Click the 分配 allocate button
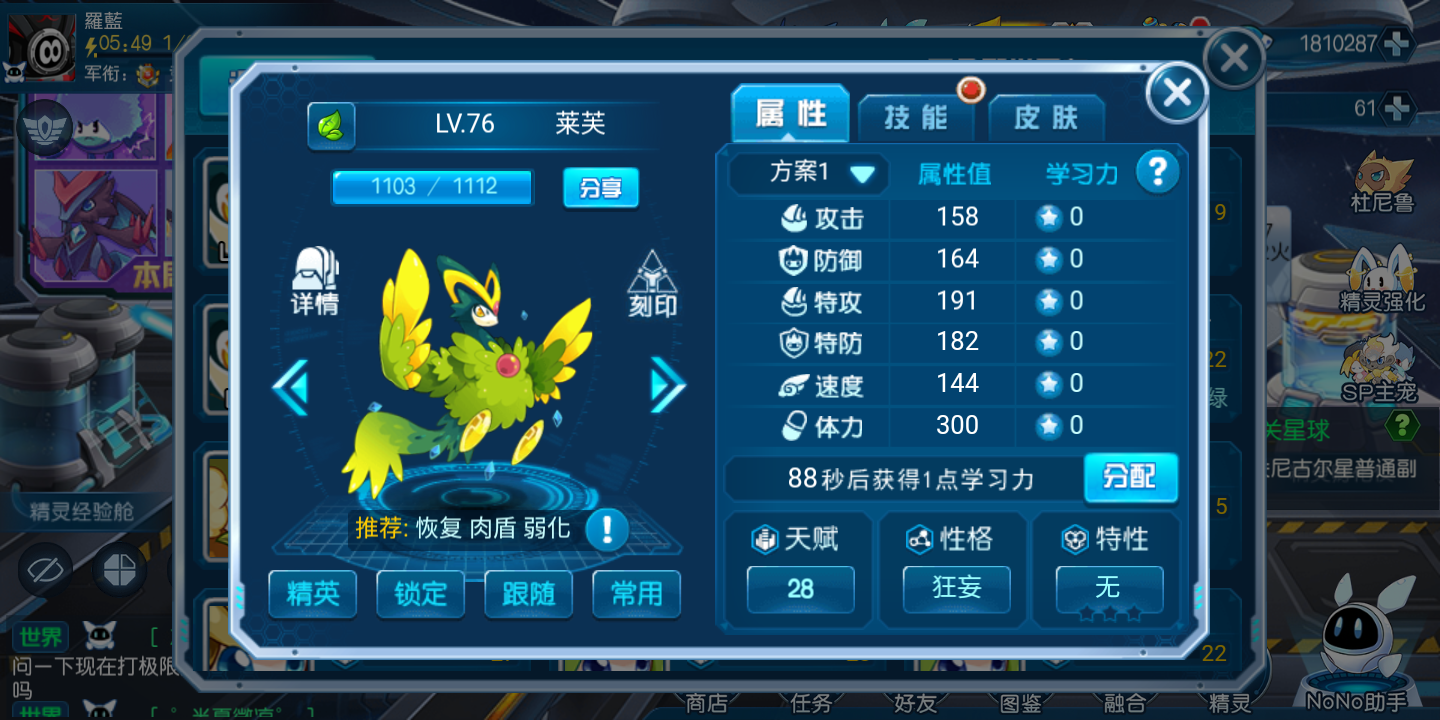 (x=1130, y=478)
